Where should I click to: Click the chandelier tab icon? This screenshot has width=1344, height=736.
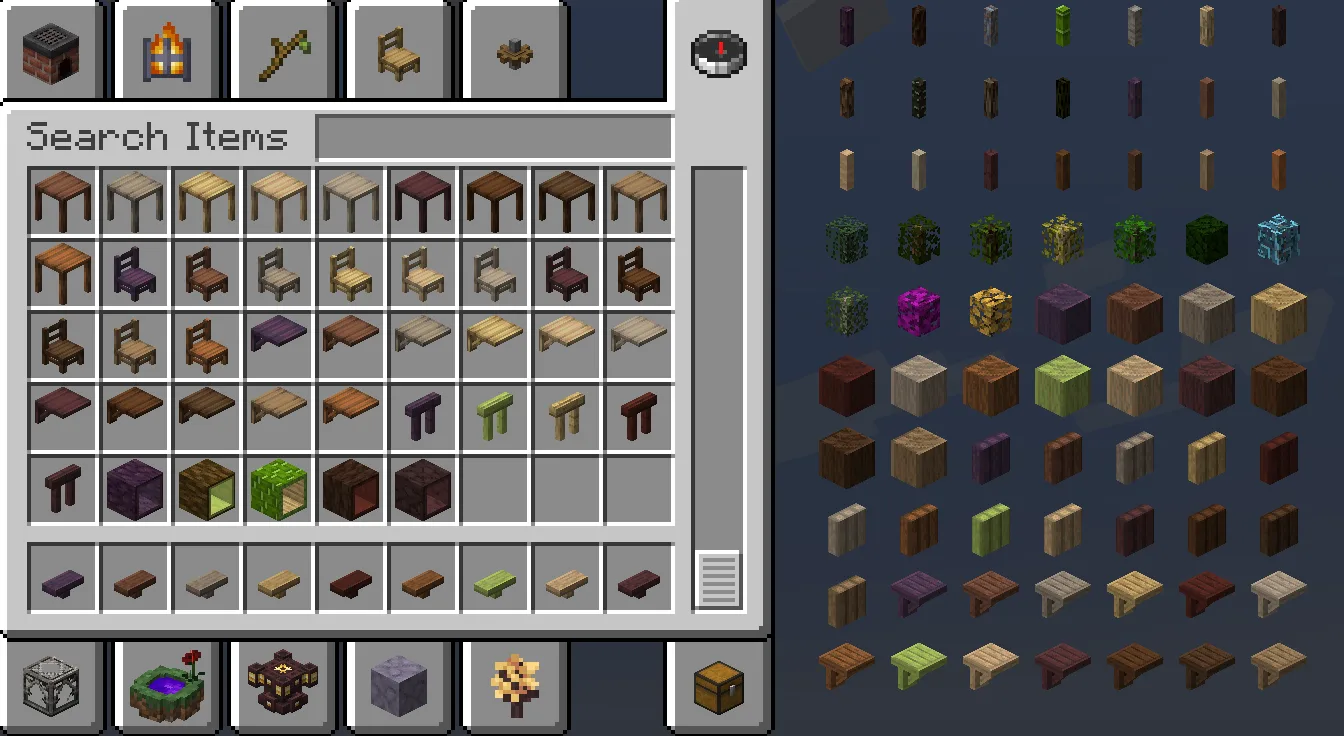(282, 685)
